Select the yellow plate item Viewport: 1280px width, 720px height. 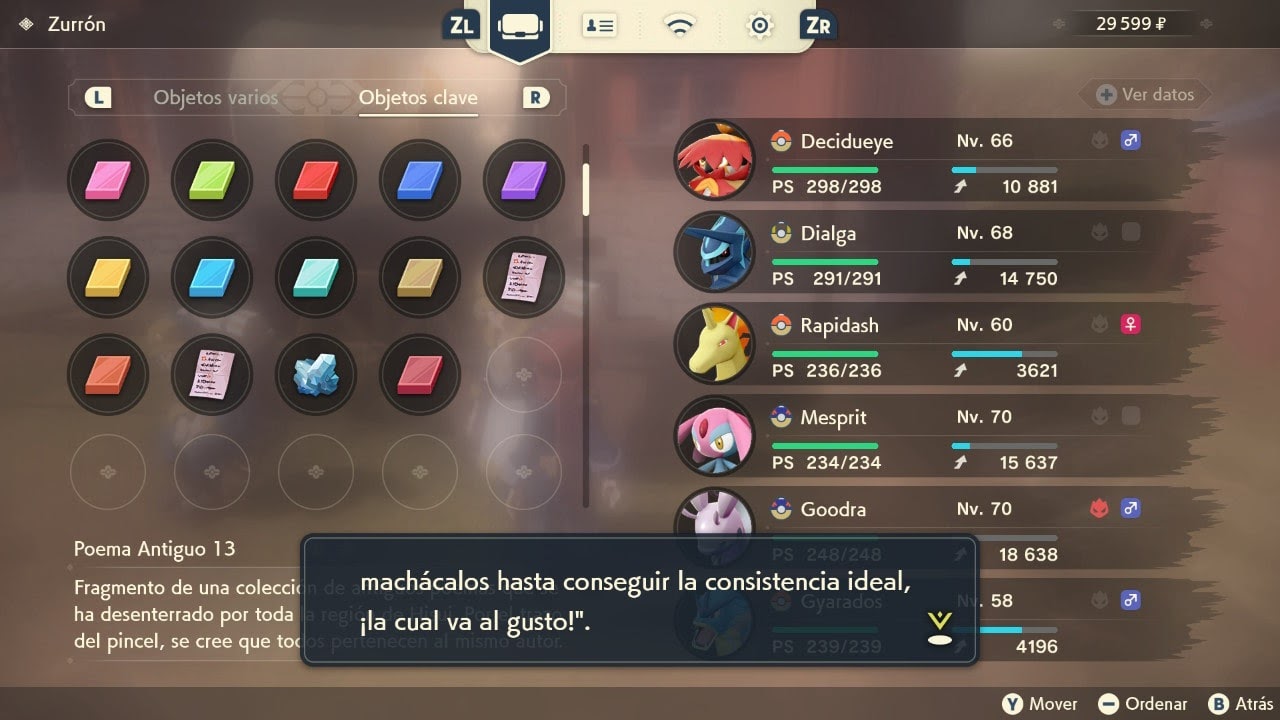pos(108,277)
